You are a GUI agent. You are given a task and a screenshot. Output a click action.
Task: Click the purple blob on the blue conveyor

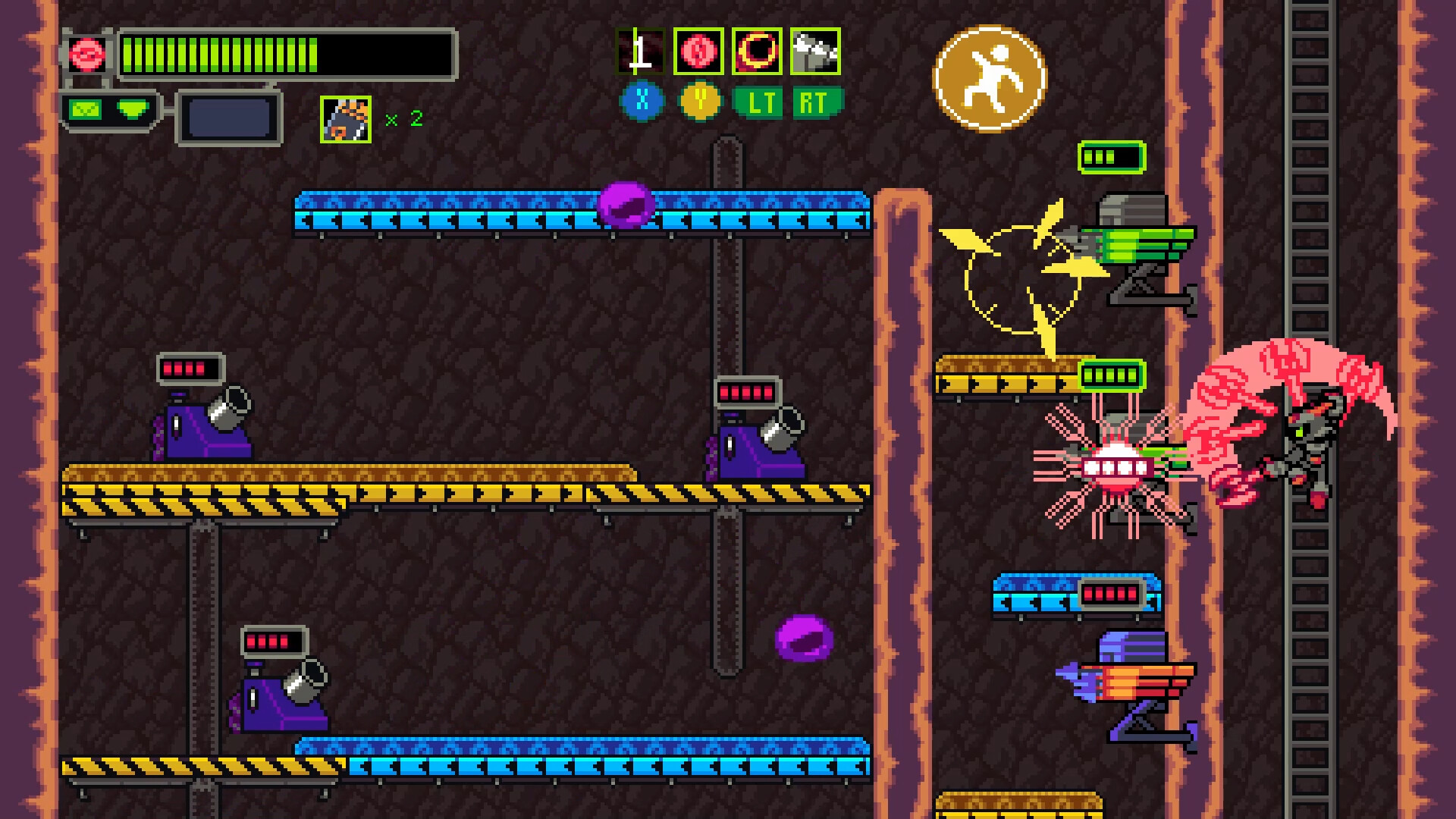tap(626, 203)
